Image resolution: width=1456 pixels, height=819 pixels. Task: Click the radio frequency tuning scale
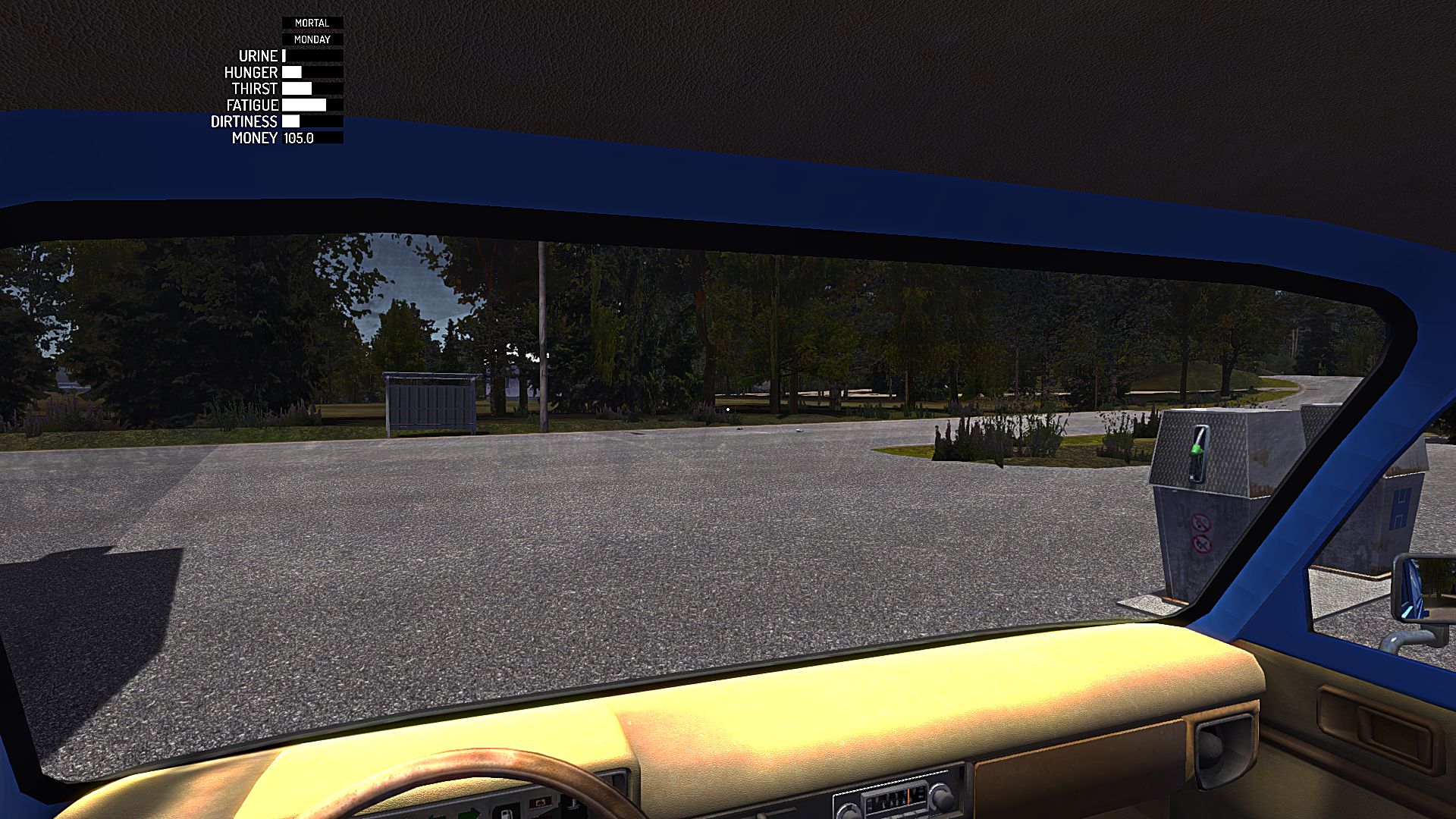click(x=895, y=800)
